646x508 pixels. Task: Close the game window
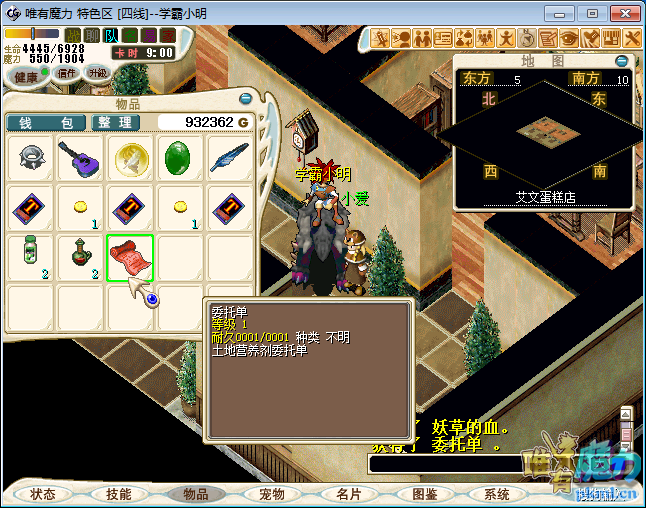pyautogui.click(x=623, y=13)
